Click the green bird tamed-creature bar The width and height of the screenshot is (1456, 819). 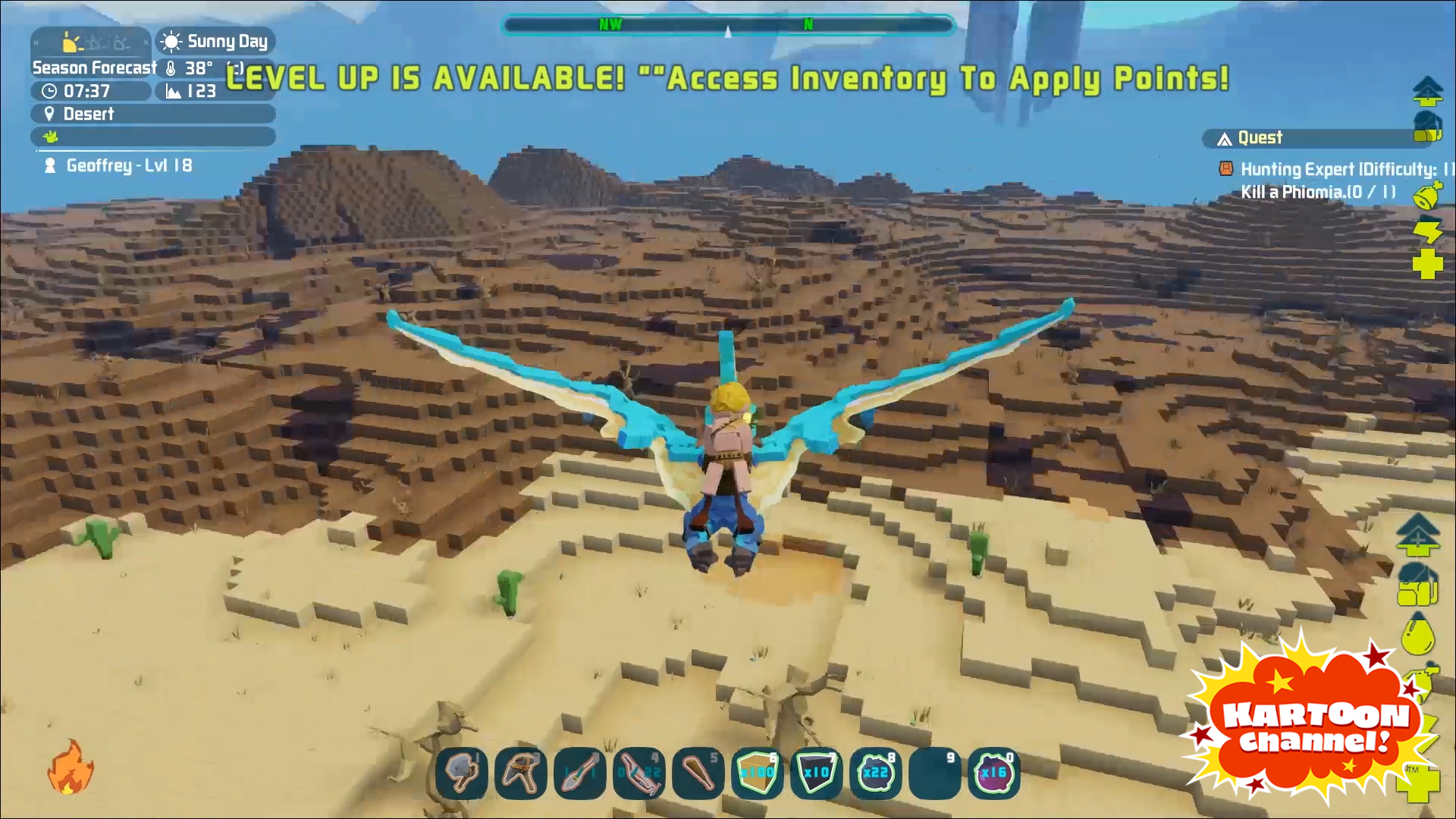pos(152,136)
